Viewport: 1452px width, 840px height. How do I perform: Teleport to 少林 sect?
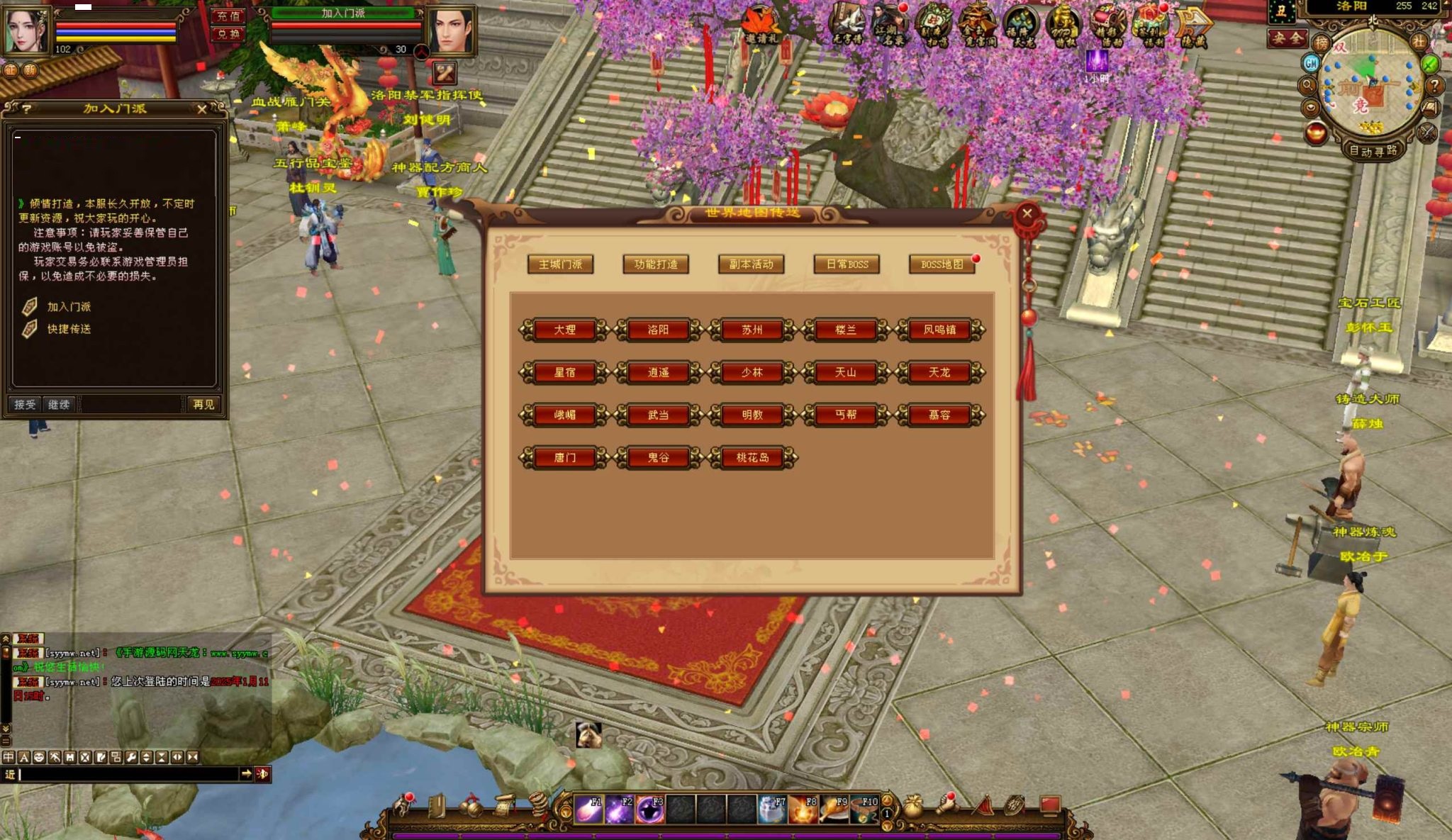click(752, 372)
